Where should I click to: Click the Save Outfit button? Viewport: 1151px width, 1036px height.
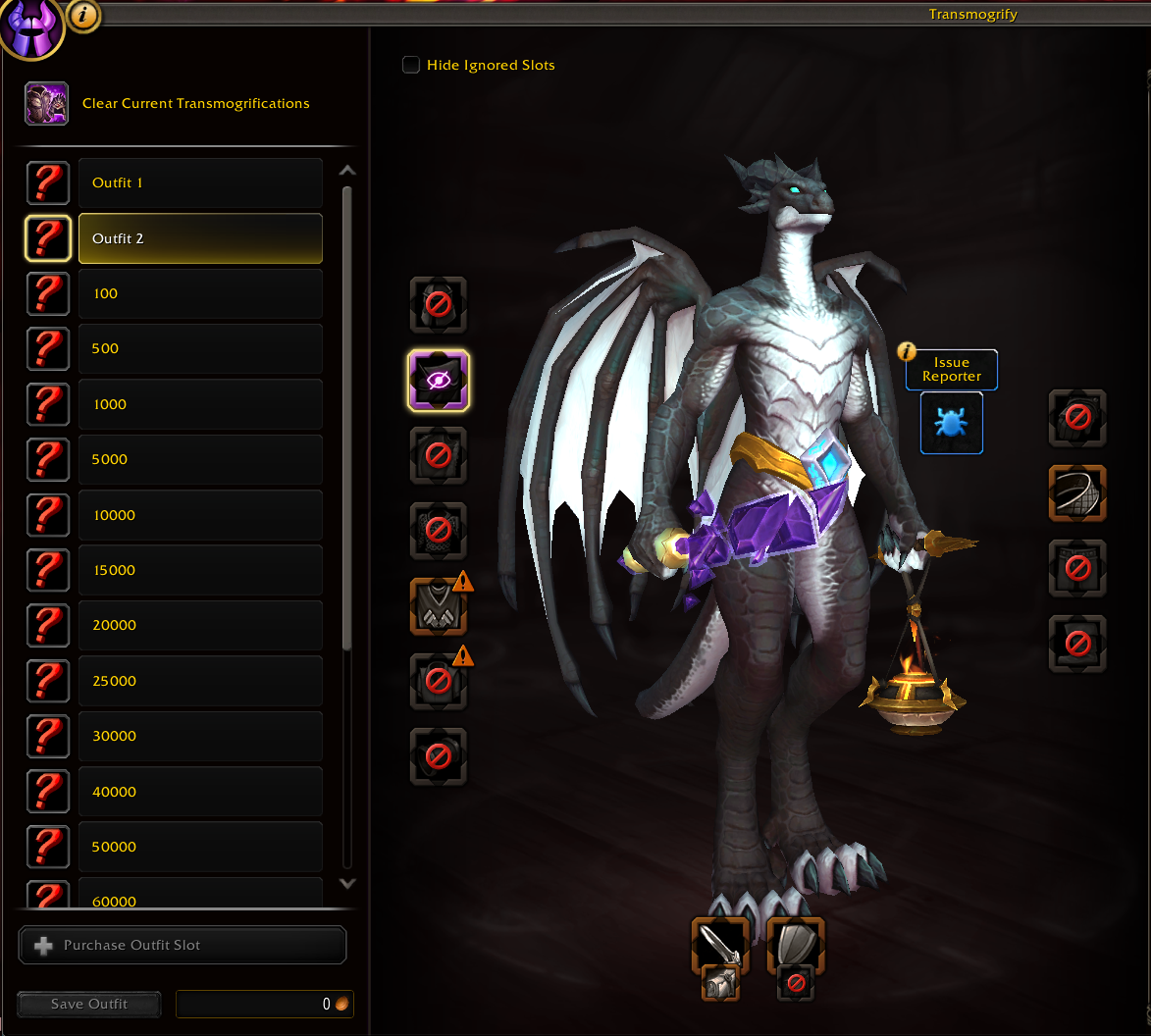pos(89,1004)
